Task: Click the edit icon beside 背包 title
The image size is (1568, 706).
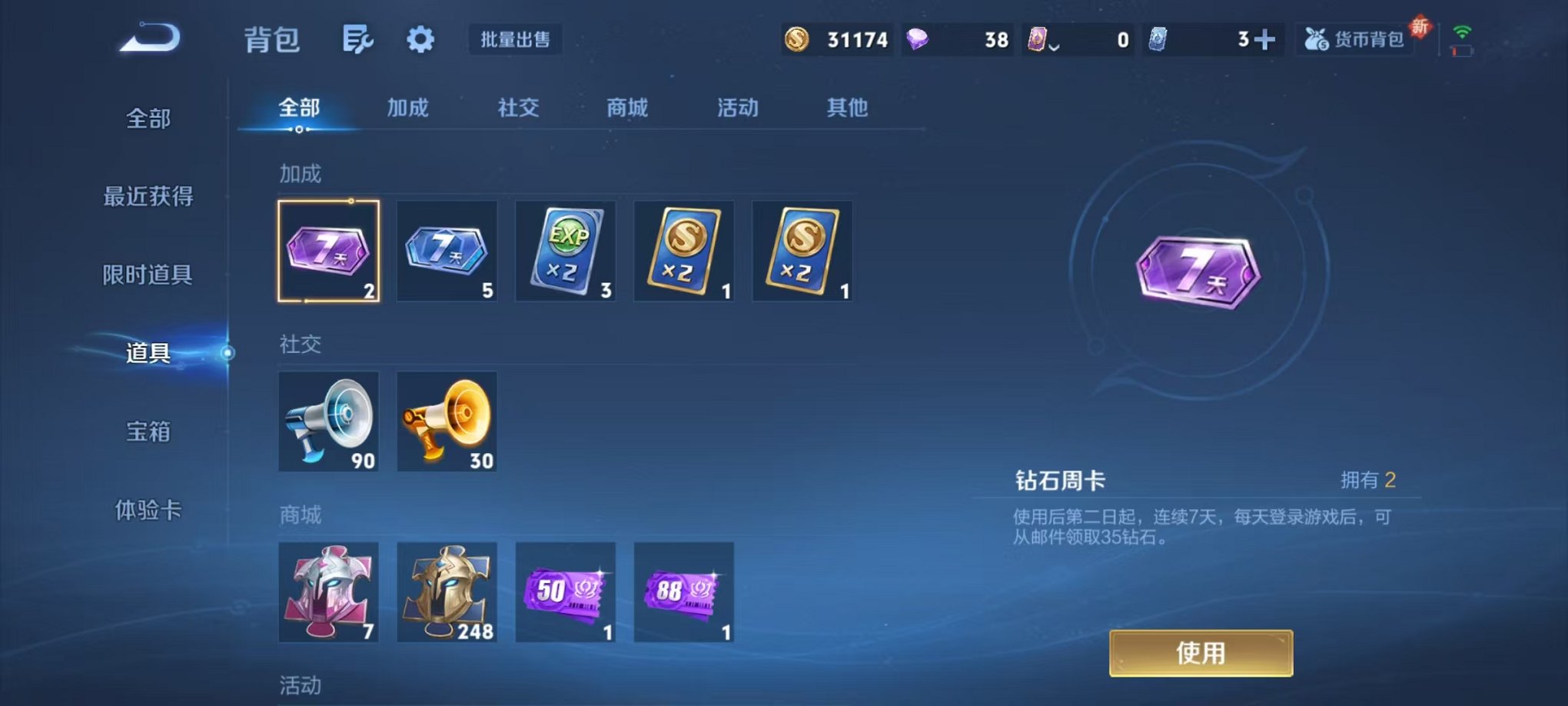Action: point(358,38)
